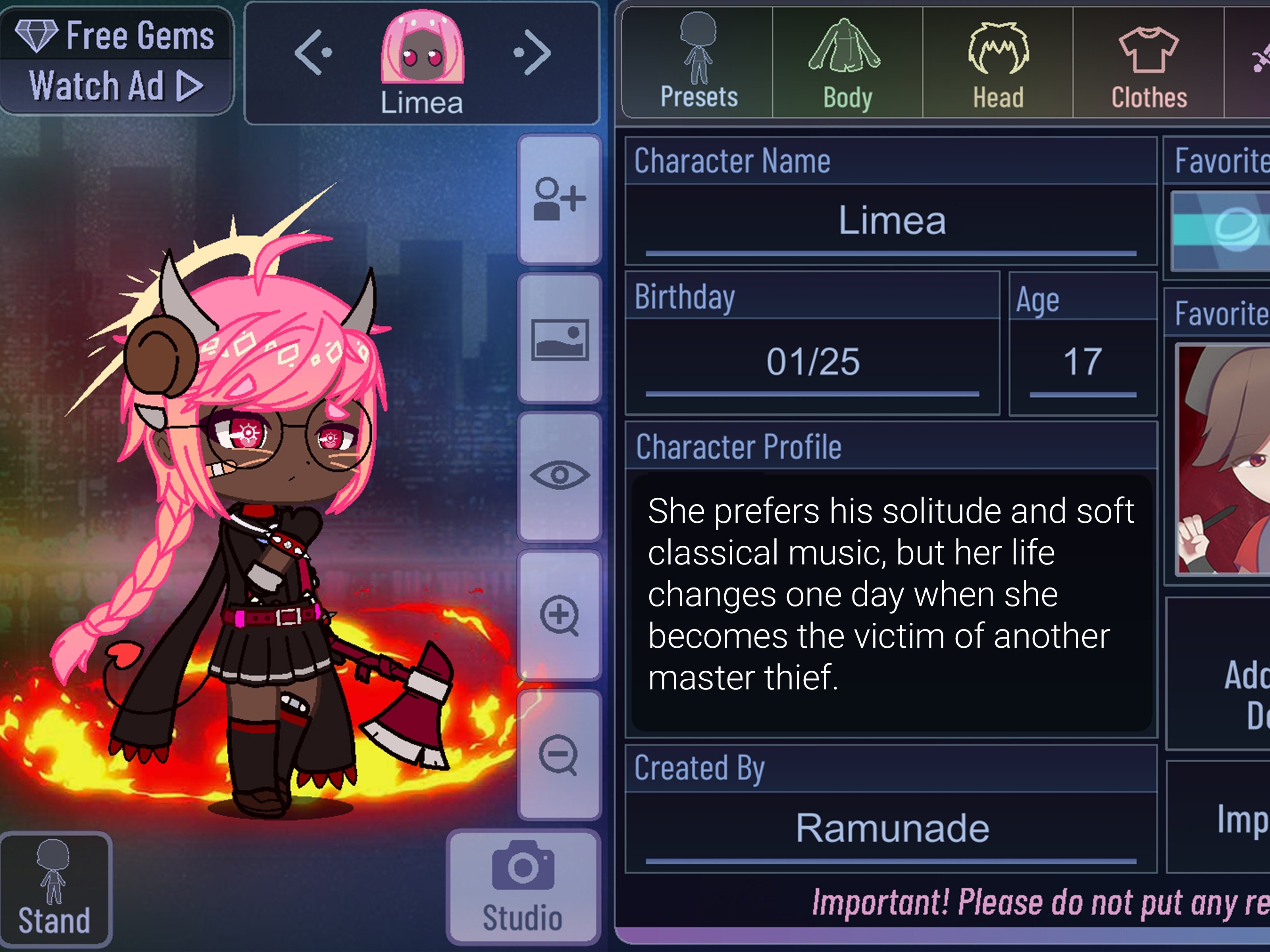
Task: Open the background image picker
Action: pyautogui.click(x=559, y=339)
